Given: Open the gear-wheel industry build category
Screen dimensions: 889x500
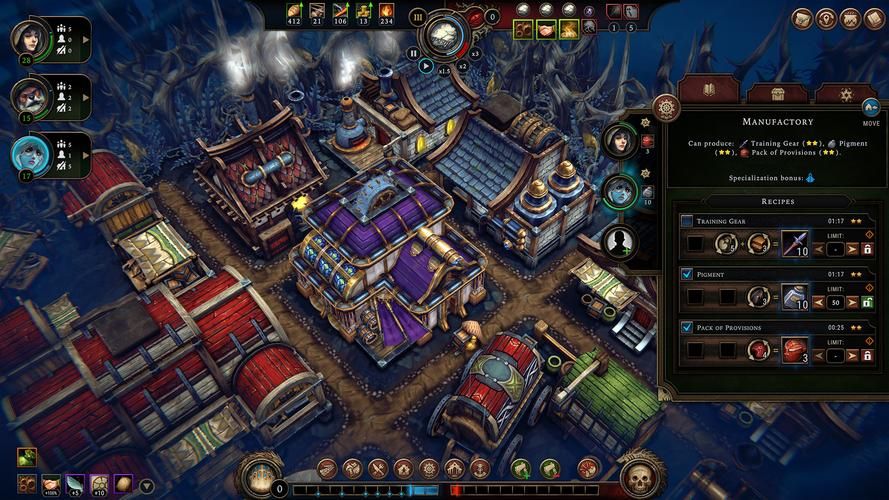Looking at the screenshot, I should 429,468.
